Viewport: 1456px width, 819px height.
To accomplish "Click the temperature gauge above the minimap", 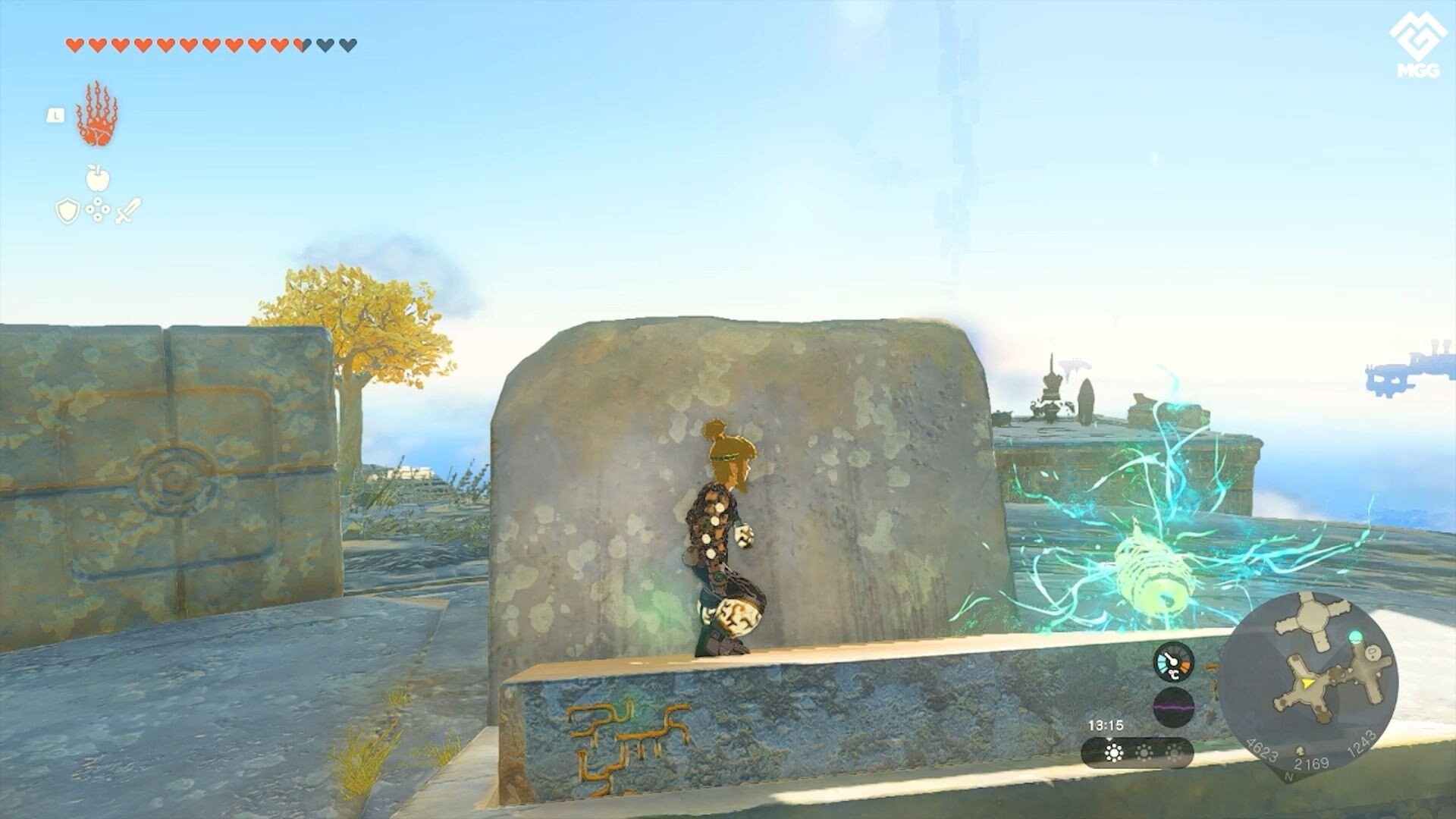I will click(1172, 662).
